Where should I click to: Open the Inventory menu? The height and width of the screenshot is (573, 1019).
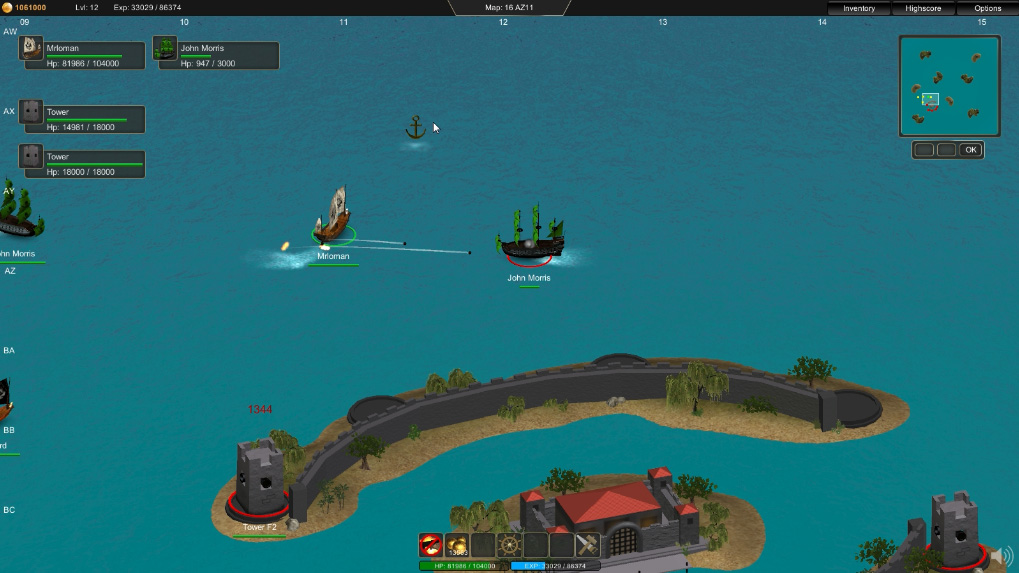[x=859, y=8]
